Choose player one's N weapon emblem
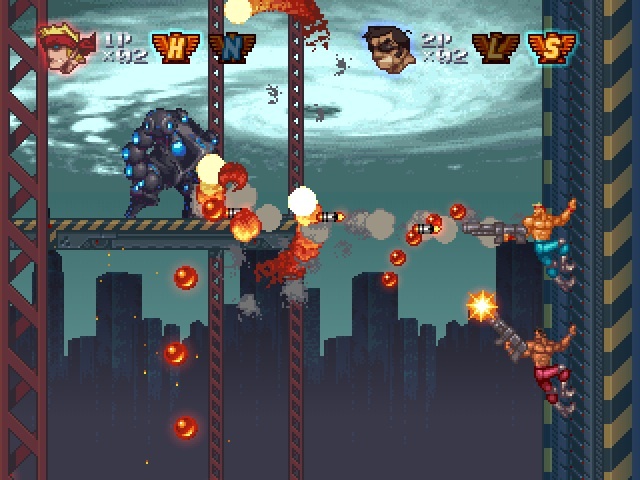 (x=233, y=47)
